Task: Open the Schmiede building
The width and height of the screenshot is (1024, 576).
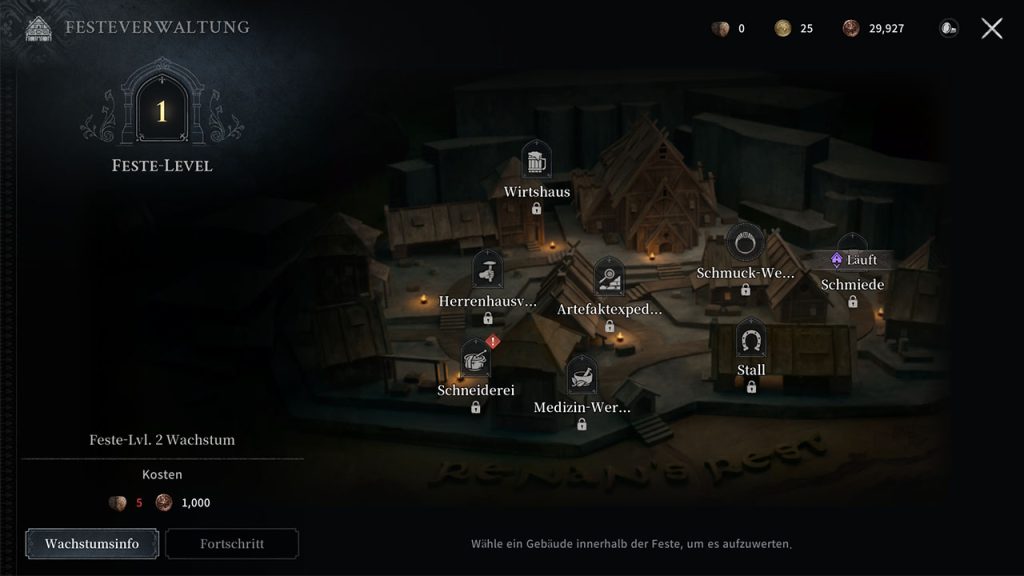Action: coord(852,284)
